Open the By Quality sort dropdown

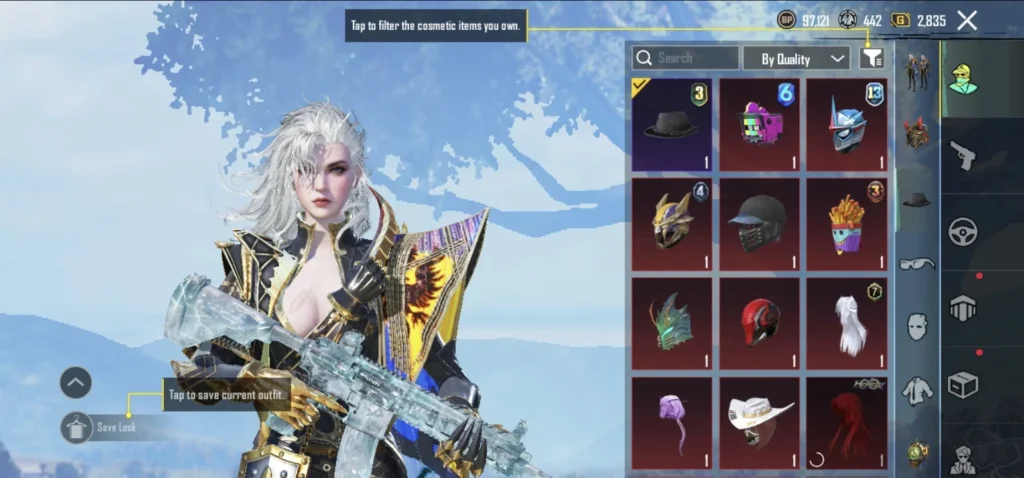click(x=796, y=59)
